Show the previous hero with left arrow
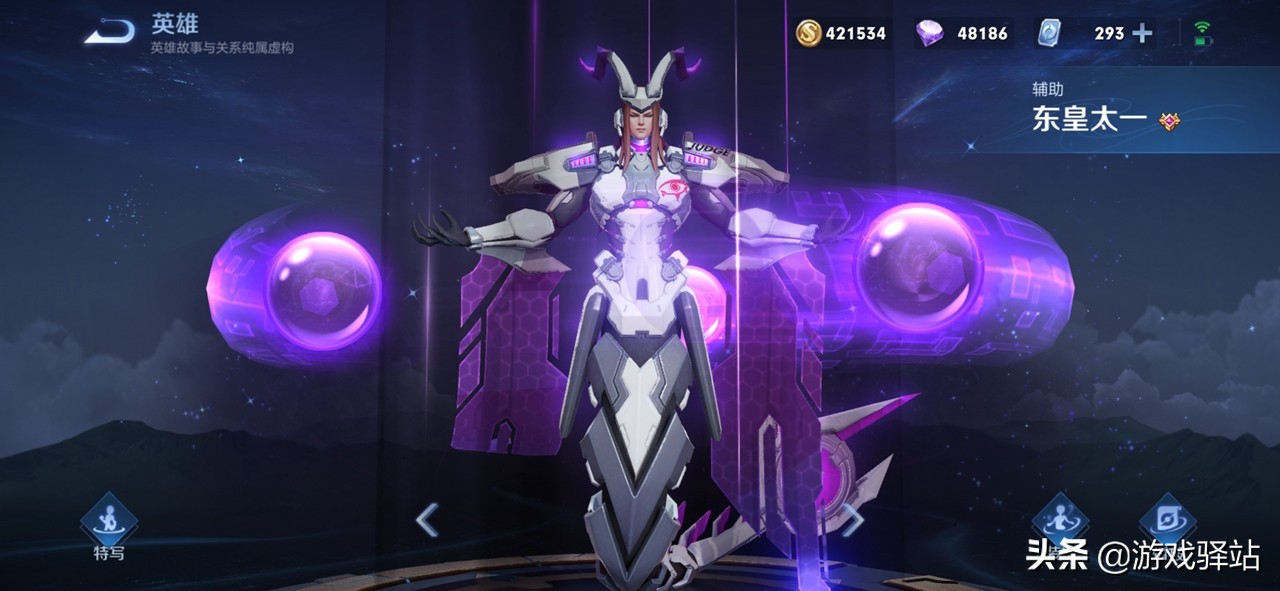The width and height of the screenshot is (1280, 591). pyautogui.click(x=428, y=520)
